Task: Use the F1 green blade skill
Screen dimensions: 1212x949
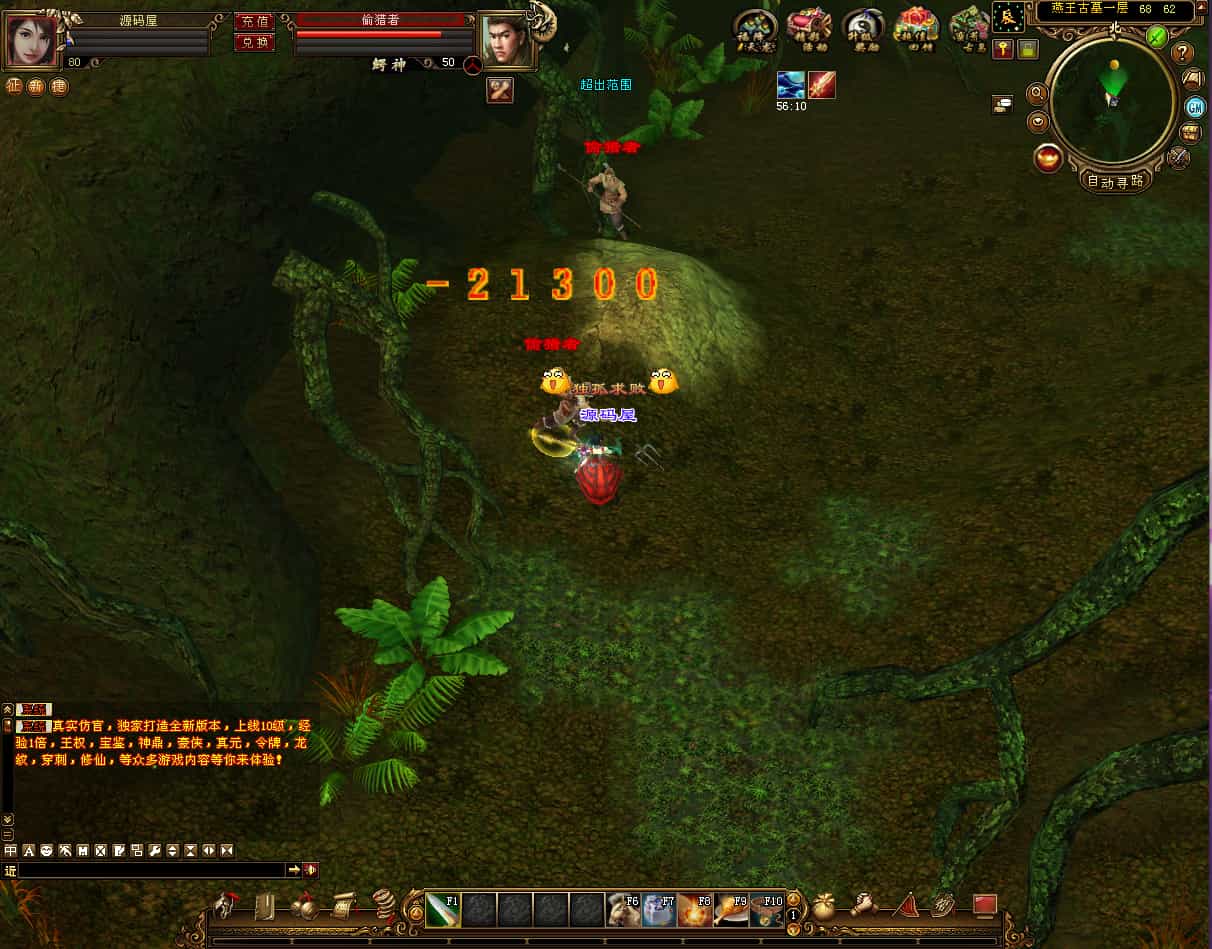Action: pos(443,910)
